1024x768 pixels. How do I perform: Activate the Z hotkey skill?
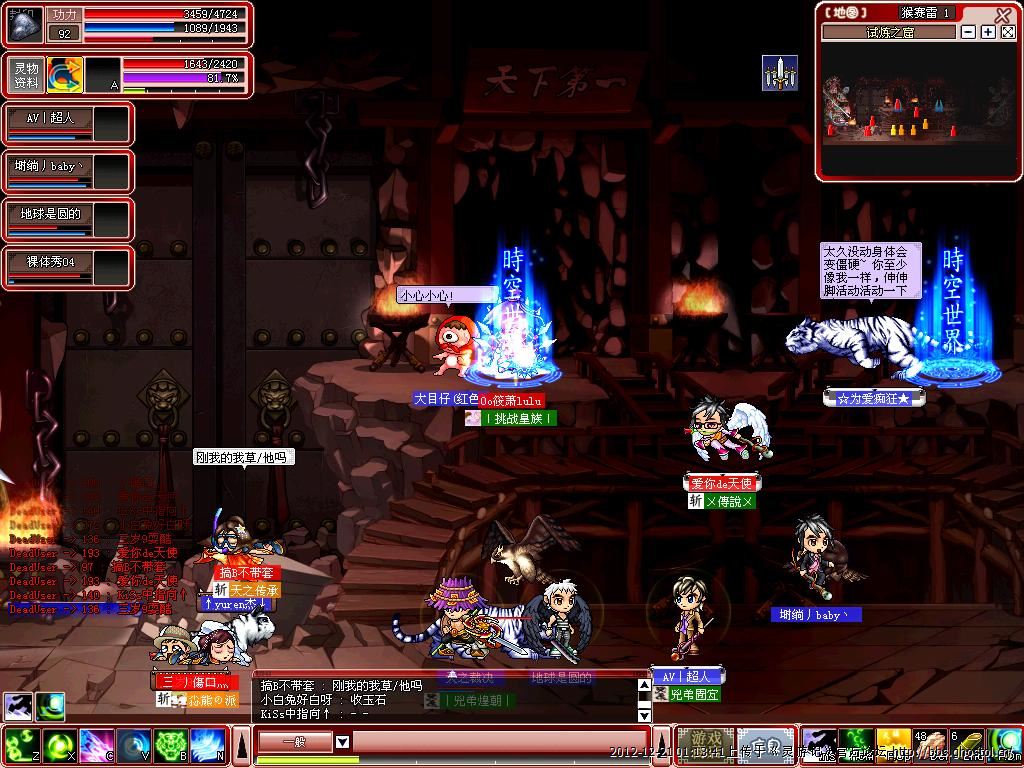(x=21, y=745)
